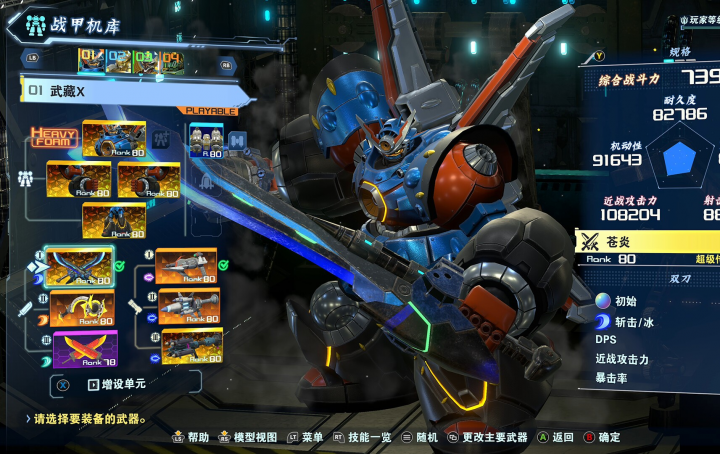Select the twin blue blades melee weapon

tap(79, 267)
